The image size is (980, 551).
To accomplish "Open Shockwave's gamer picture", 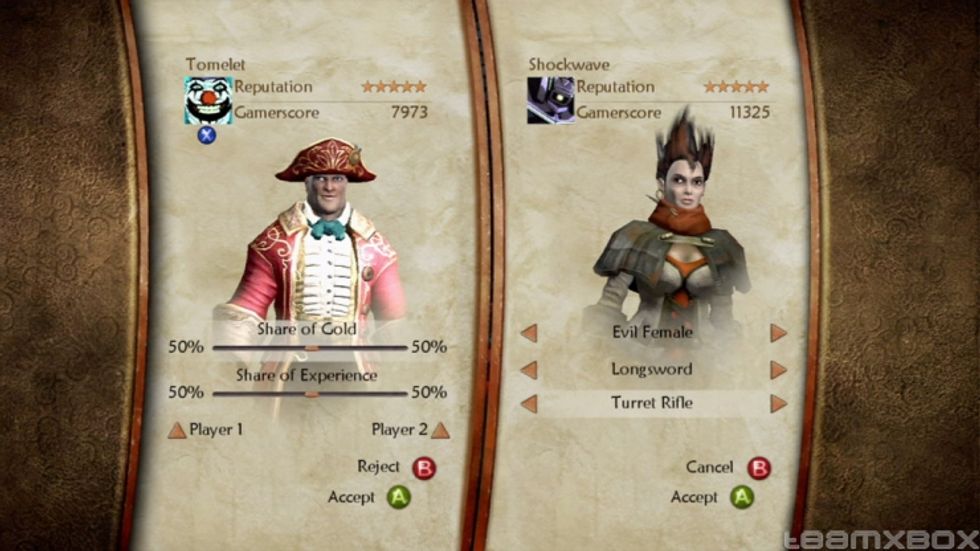I will click(x=551, y=100).
